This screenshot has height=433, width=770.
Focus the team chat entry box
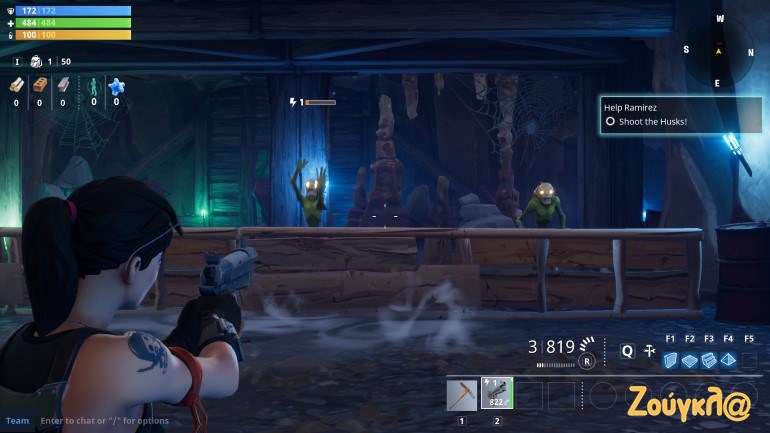tap(100, 421)
